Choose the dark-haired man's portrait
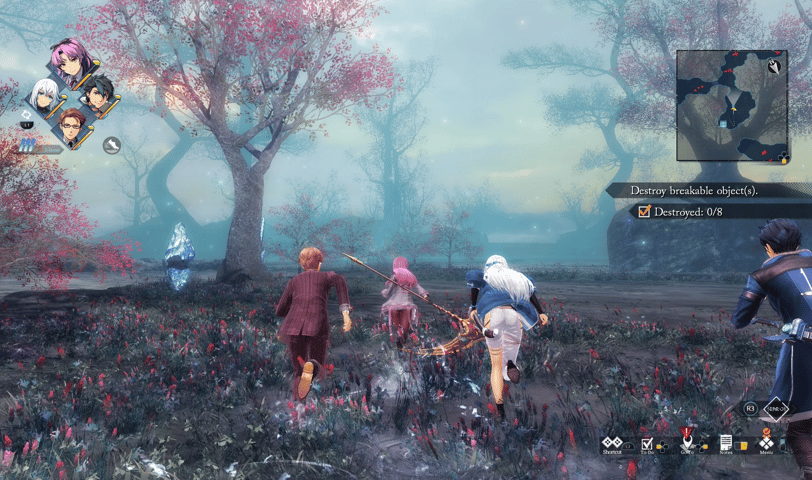812x480 pixels. click(x=96, y=95)
